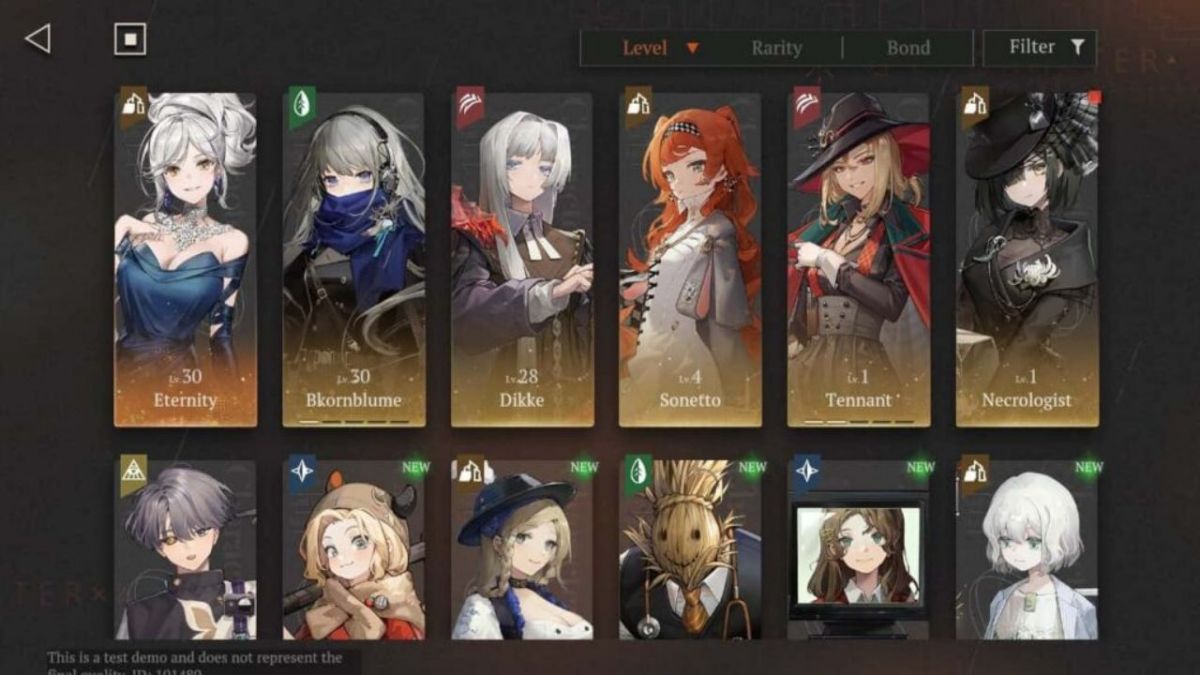Select the purple-haired boy character card

tap(185, 550)
